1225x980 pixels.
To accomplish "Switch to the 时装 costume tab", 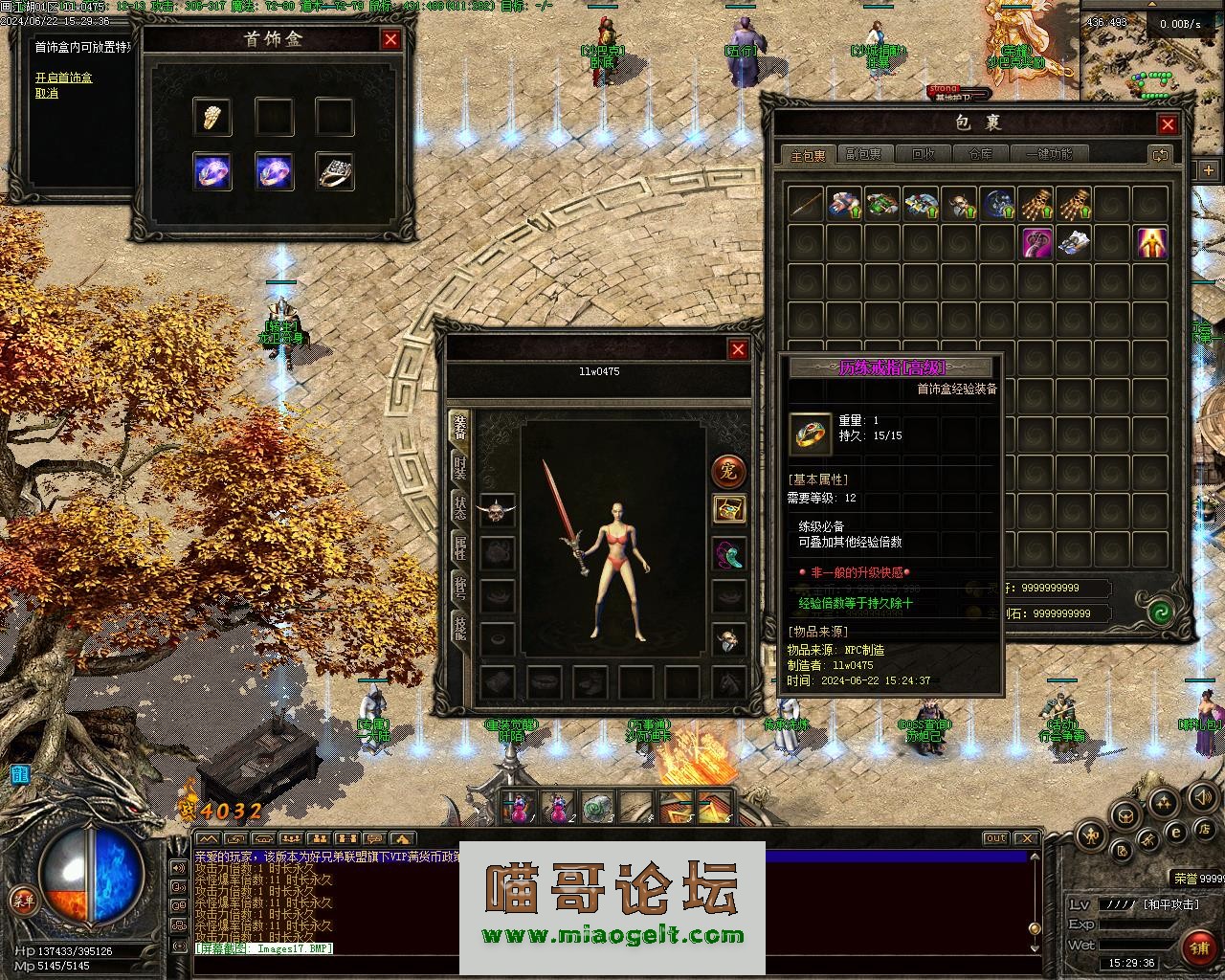I will click(x=460, y=468).
